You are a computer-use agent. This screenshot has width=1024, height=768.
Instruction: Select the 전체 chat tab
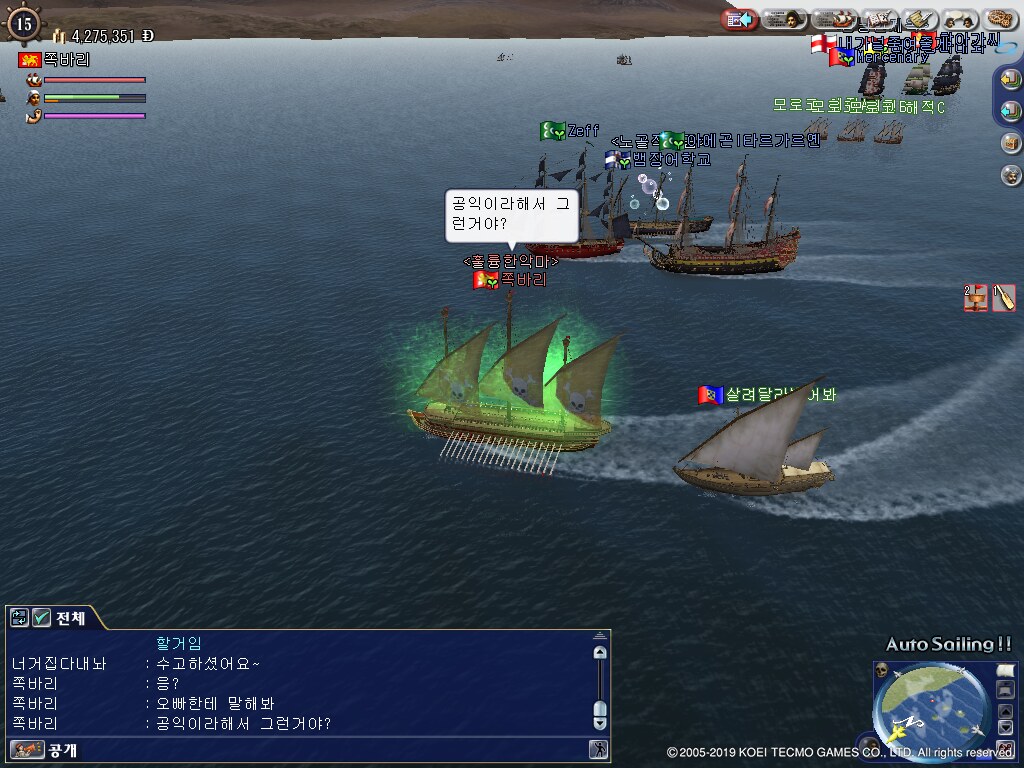[70, 618]
